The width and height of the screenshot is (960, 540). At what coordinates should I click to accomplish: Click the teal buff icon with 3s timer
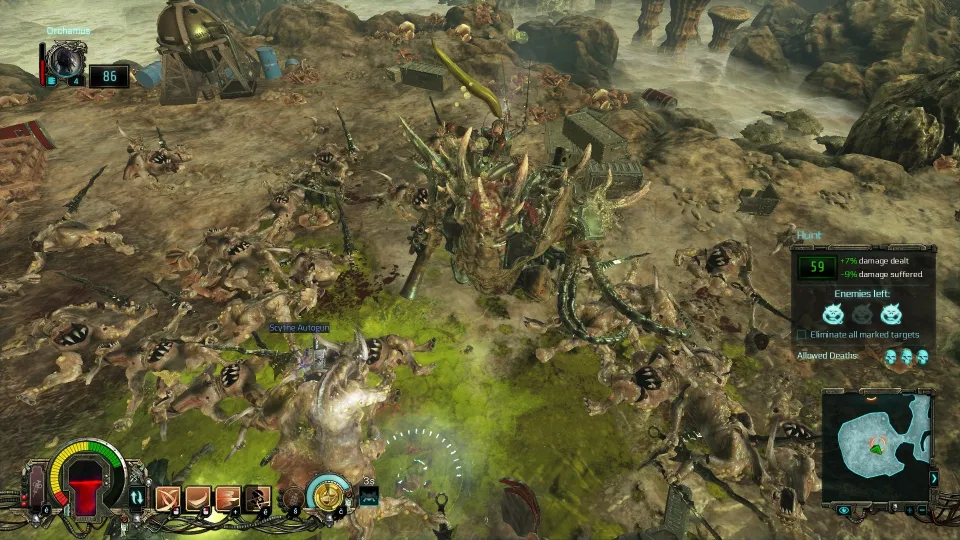click(368, 495)
